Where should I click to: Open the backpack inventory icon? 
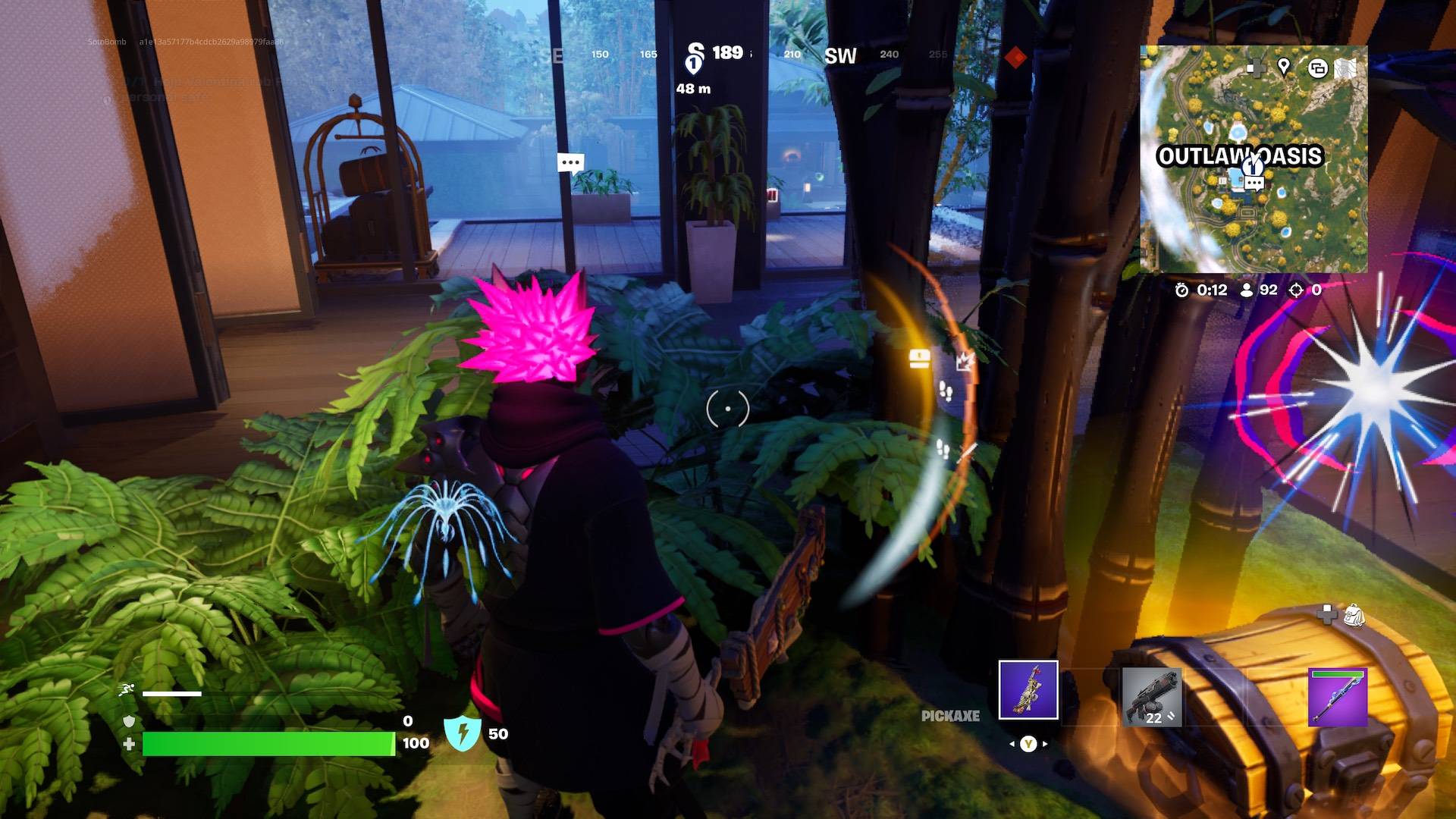[x=1354, y=615]
